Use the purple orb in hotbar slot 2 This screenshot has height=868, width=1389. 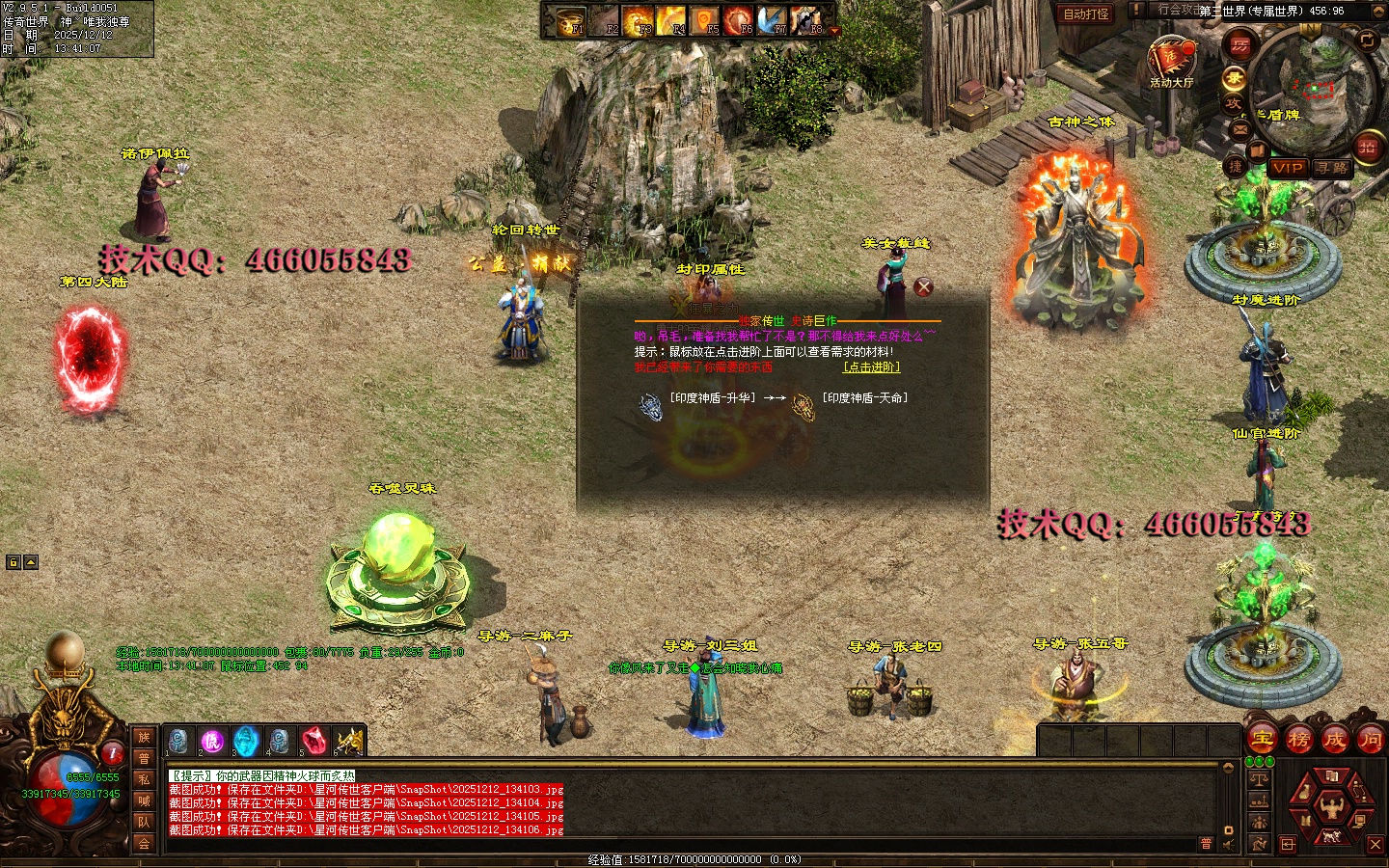pos(212,741)
